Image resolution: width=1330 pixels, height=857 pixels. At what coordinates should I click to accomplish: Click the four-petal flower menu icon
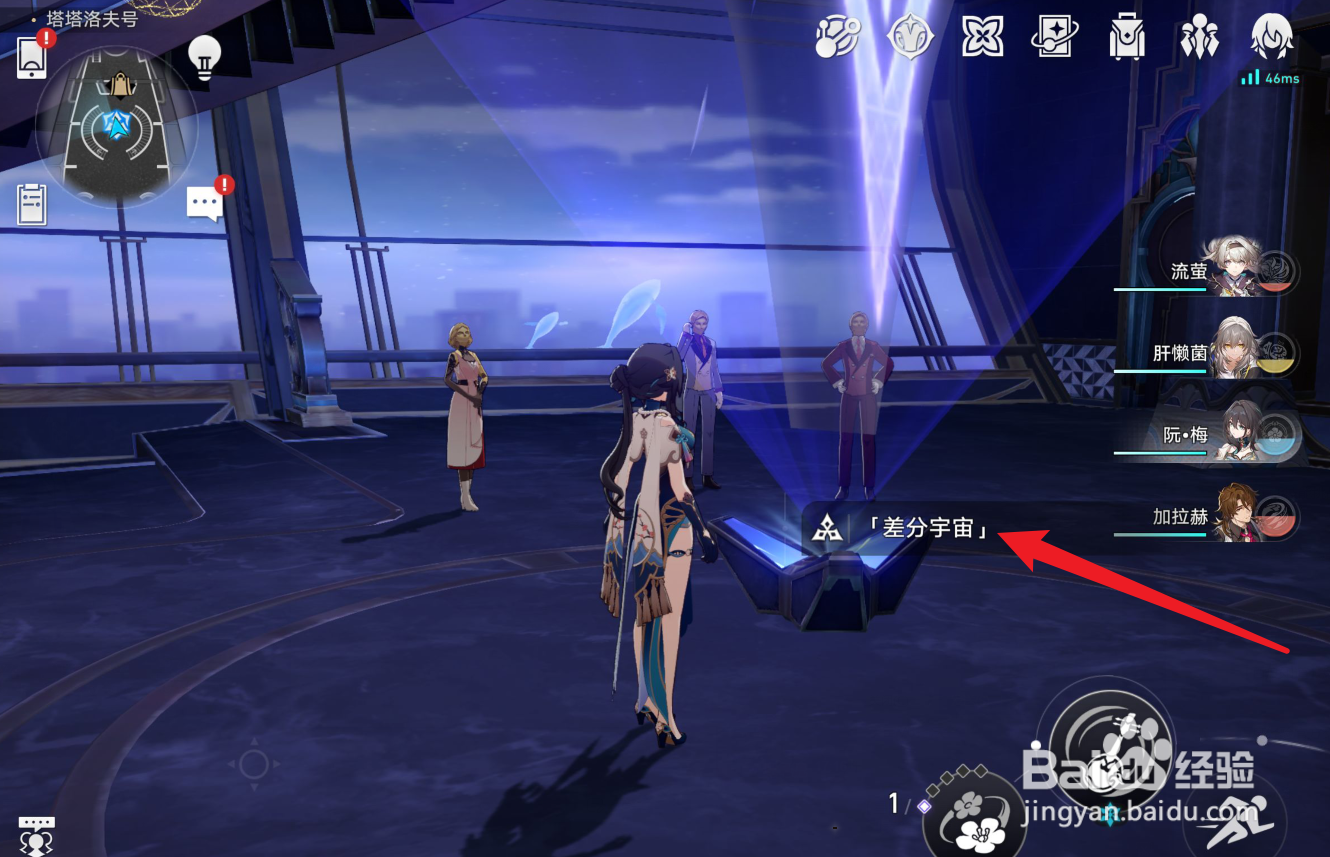coord(982,37)
